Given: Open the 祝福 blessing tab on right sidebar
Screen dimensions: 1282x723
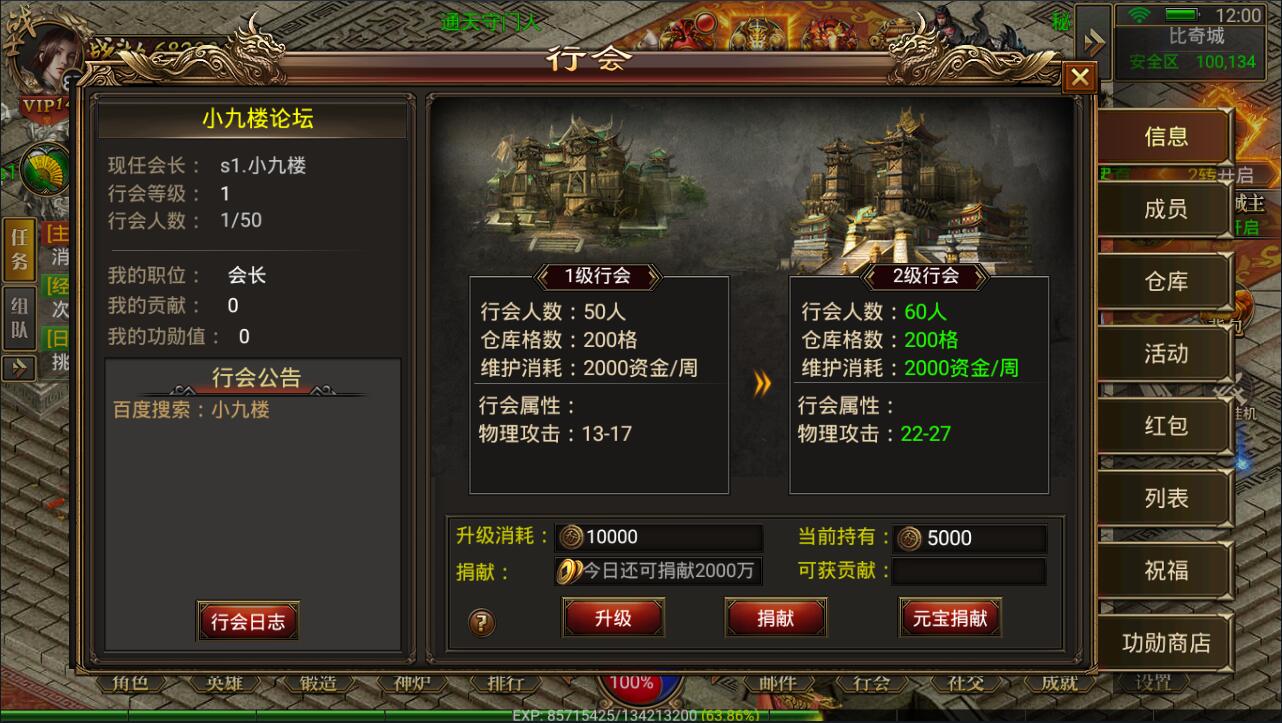Looking at the screenshot, I should [x=1165, y=570].
